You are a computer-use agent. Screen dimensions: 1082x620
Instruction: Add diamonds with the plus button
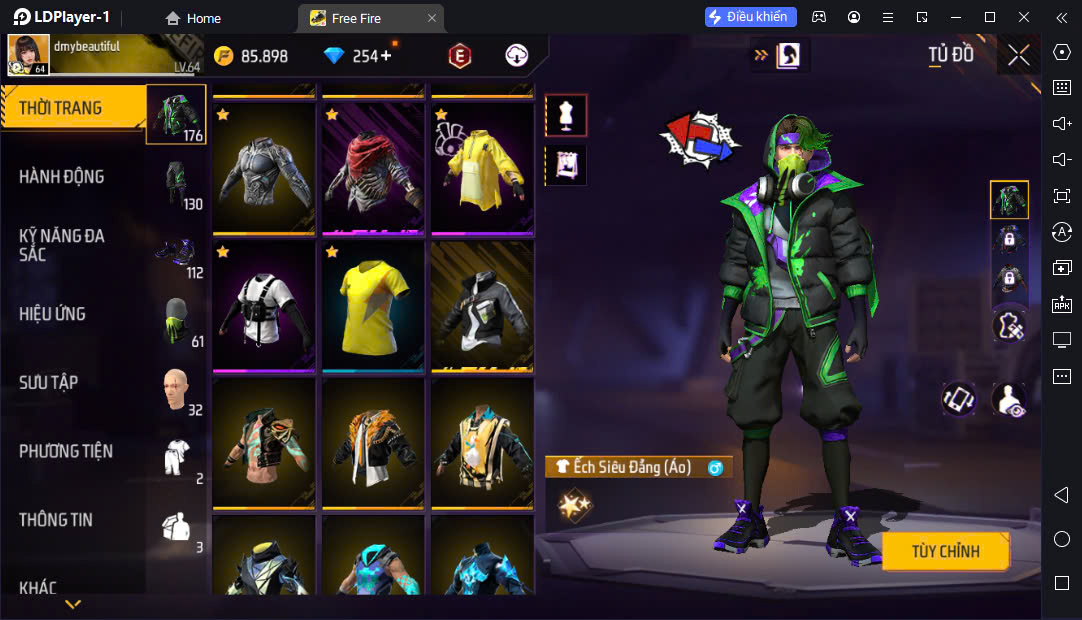pos(386,56)
